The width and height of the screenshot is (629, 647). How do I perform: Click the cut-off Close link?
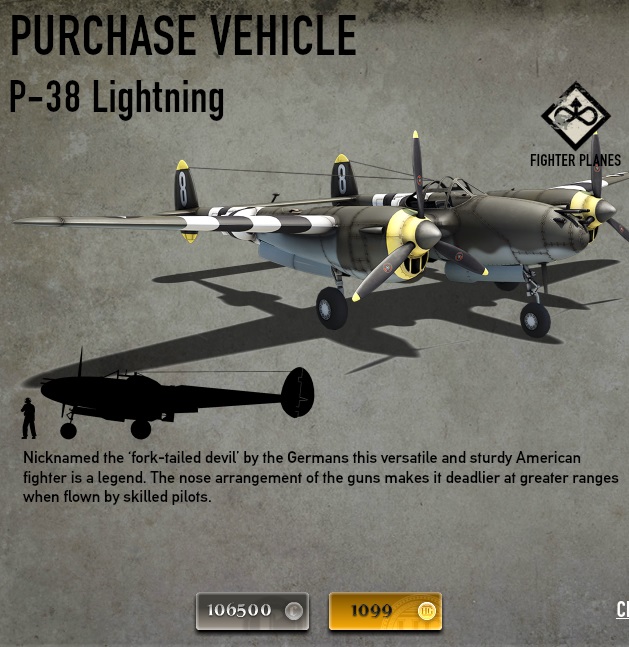(622, 609)
